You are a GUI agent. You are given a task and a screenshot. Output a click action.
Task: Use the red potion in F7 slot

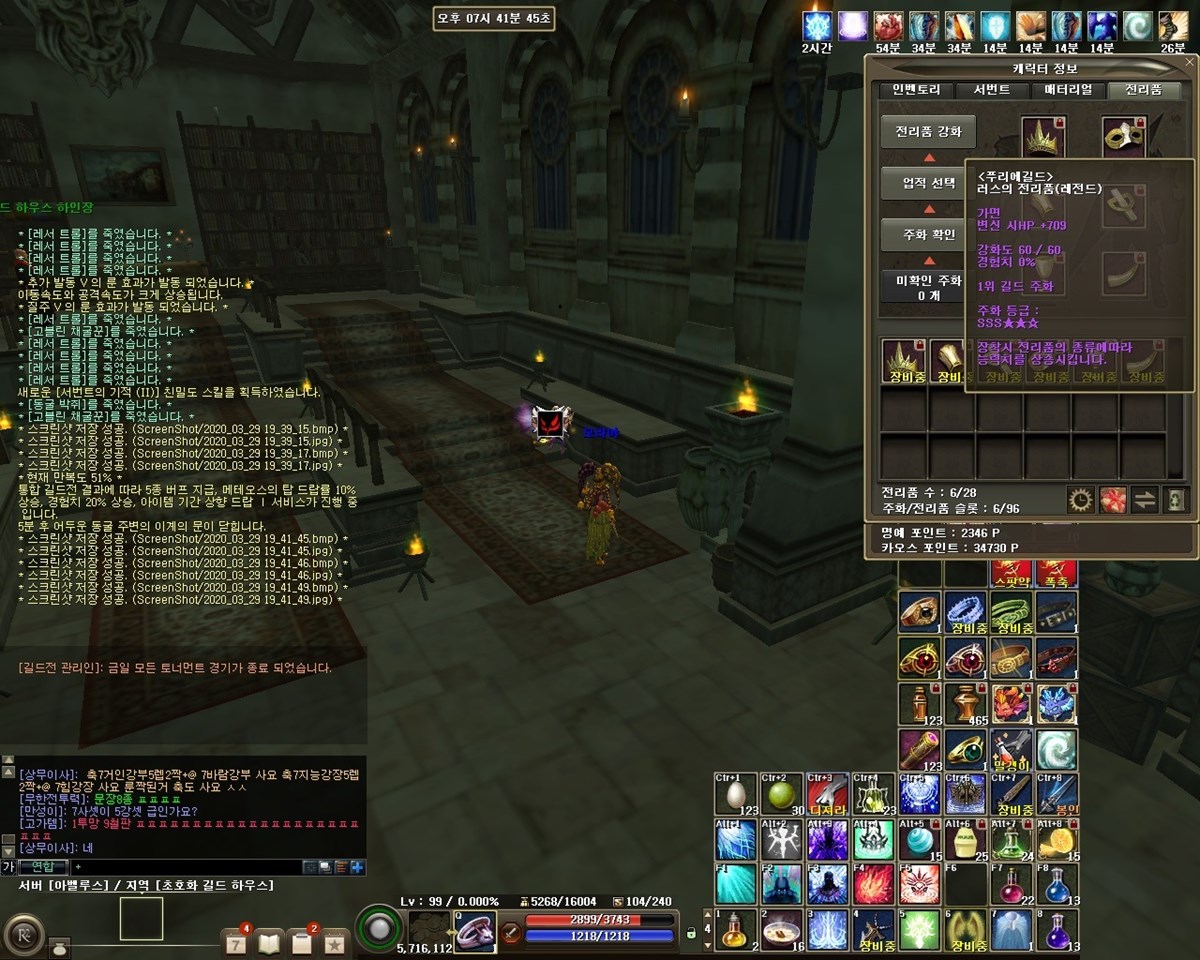tap(1011, 884)
